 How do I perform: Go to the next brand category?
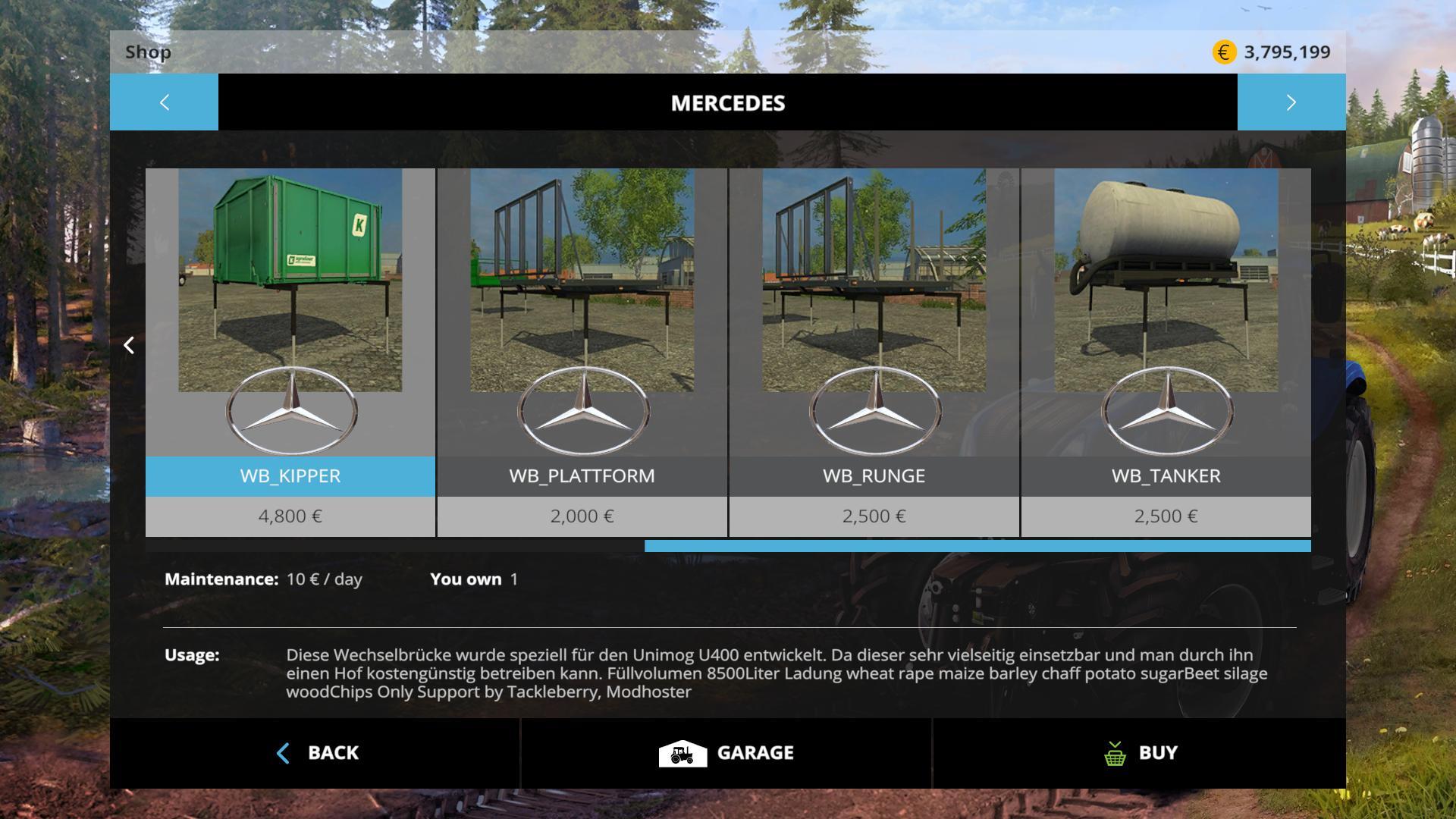1291,102
